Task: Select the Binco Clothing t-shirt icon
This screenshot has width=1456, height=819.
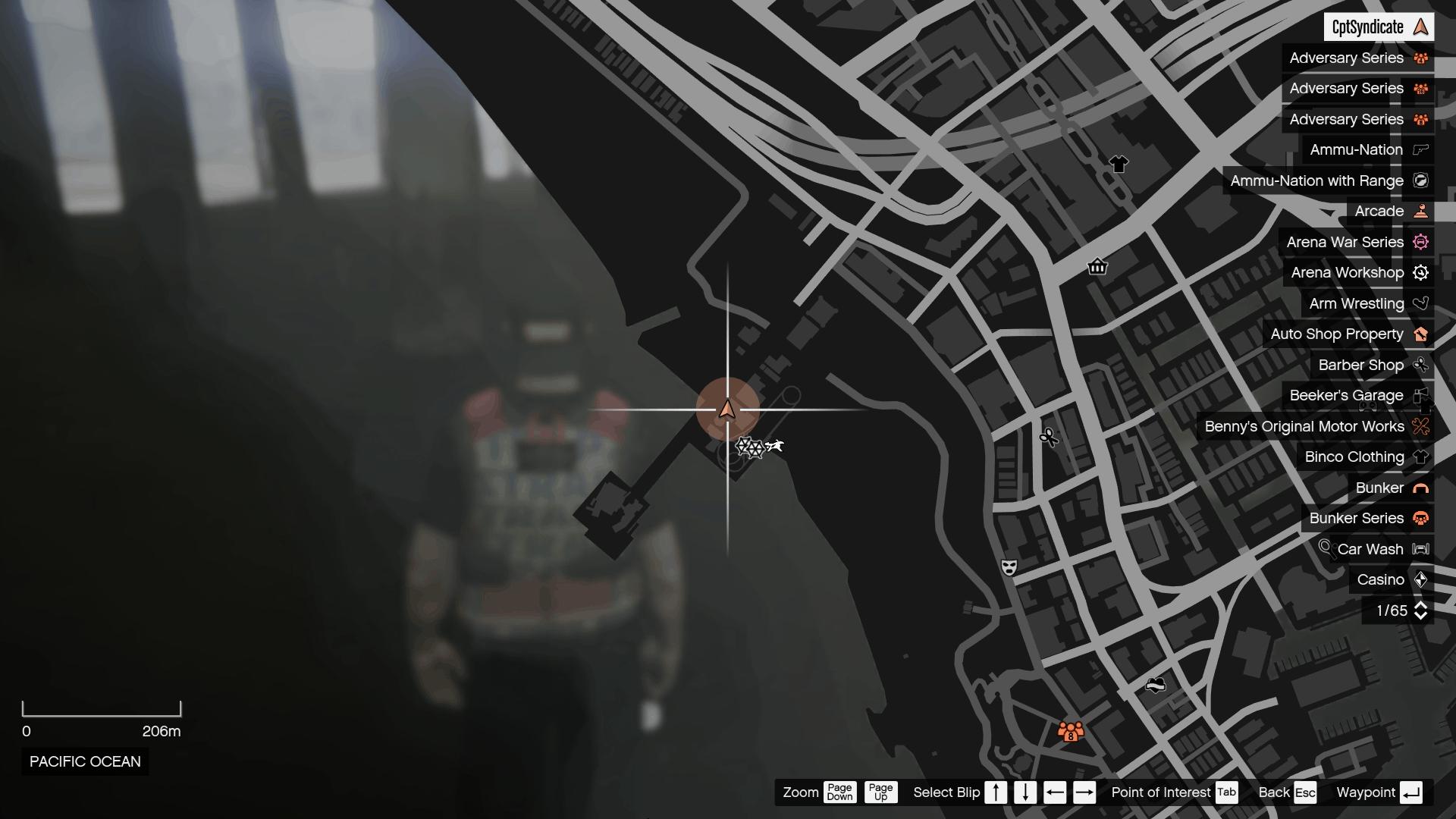Action: pyautogui.click(x=1420, y=457)
